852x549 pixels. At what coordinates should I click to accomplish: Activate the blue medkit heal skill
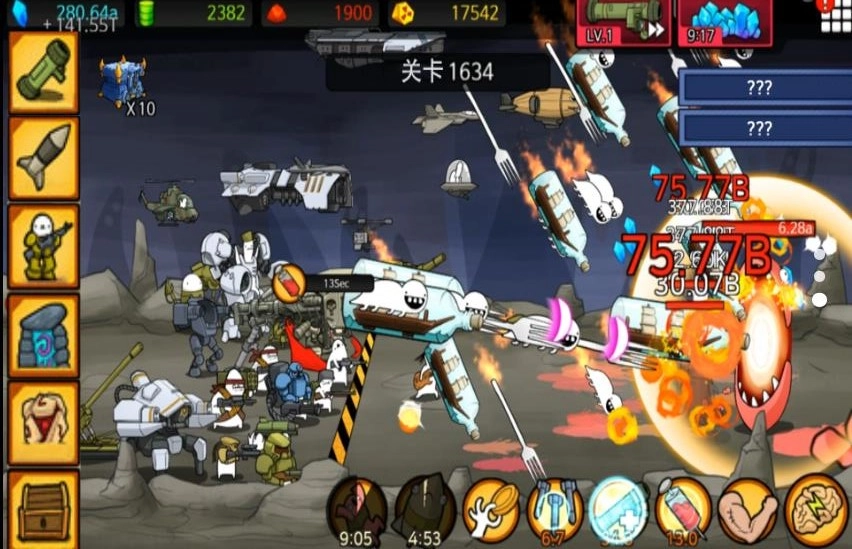tap(619, 508)
